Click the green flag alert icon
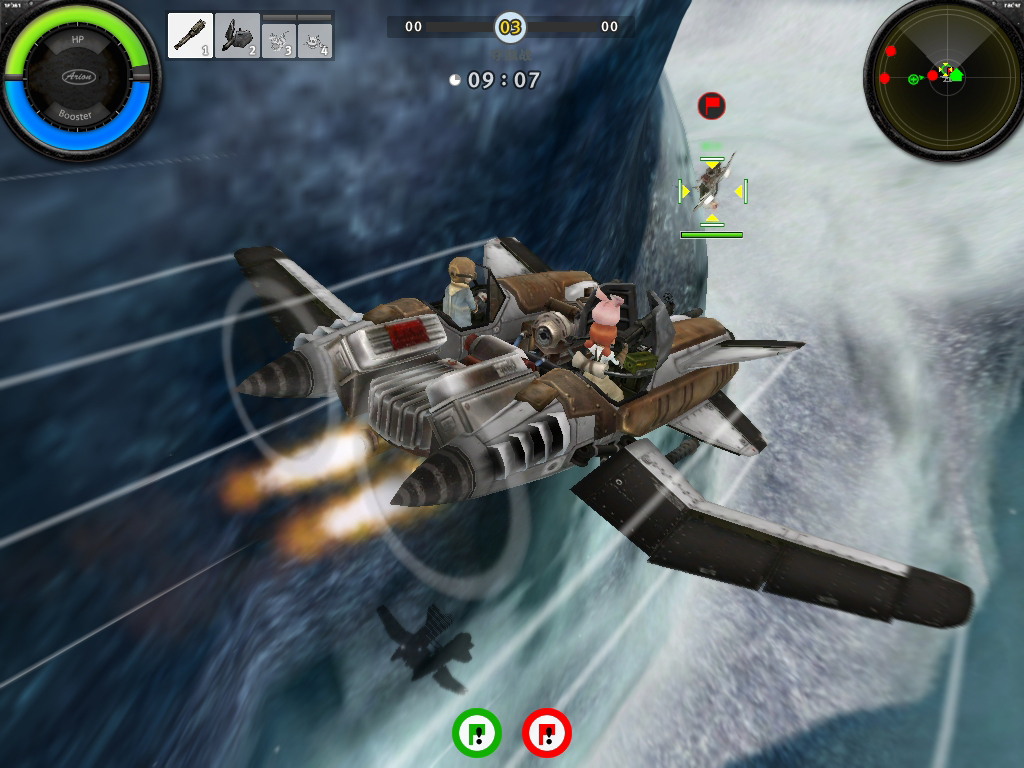 477,733
